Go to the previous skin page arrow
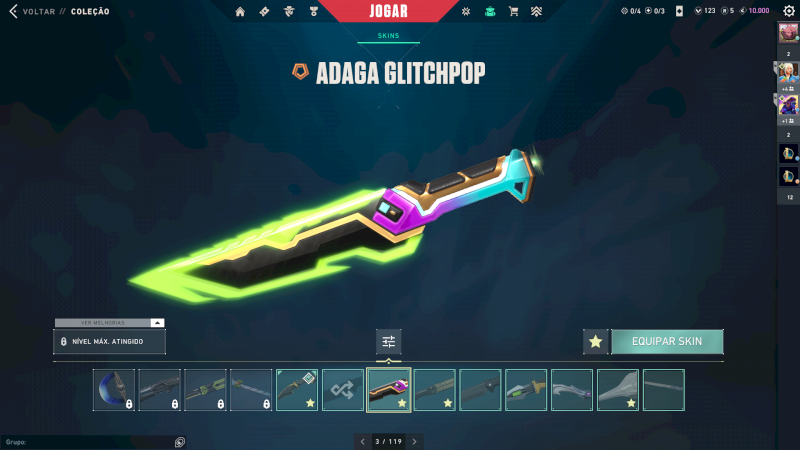Viewport: 800px width, 450px height. pos(363,441)
